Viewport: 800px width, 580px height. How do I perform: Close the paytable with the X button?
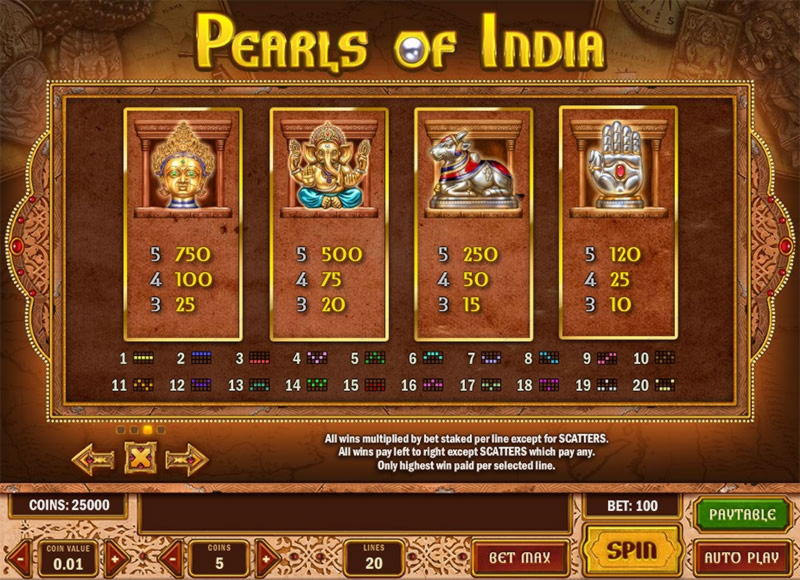click(139, 459)
